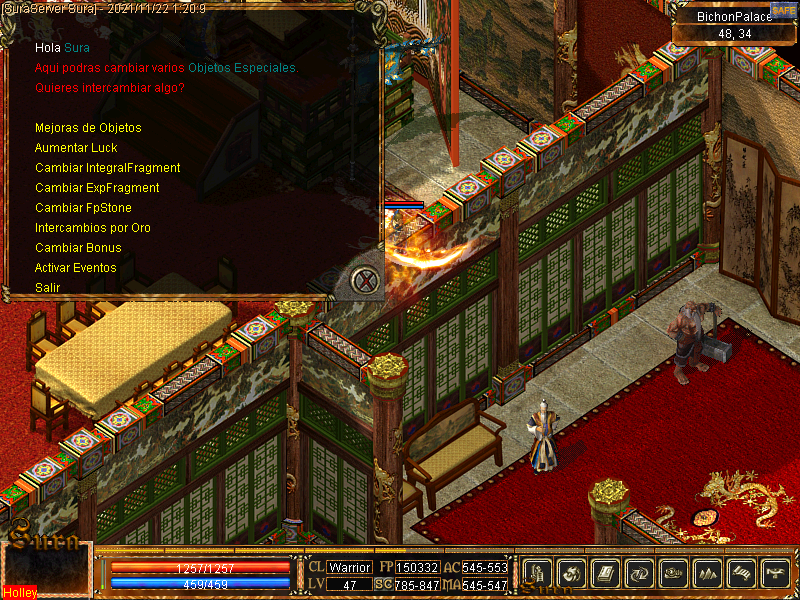The width and height of the screenshot is (800, 600).
Task: Open the book icon in the toolbar
Action: [606, 573]
